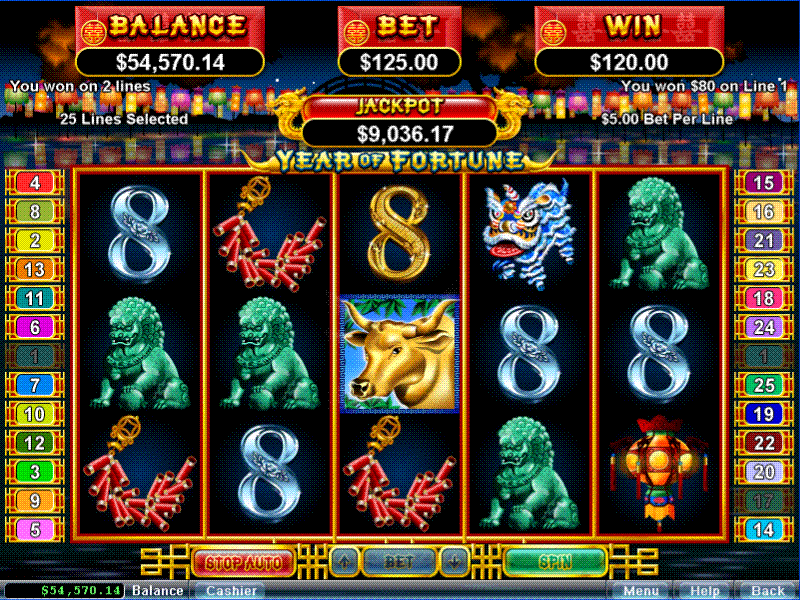Select payline number 7
Viewport: 800px width, 600px height.
pos(35,385)
